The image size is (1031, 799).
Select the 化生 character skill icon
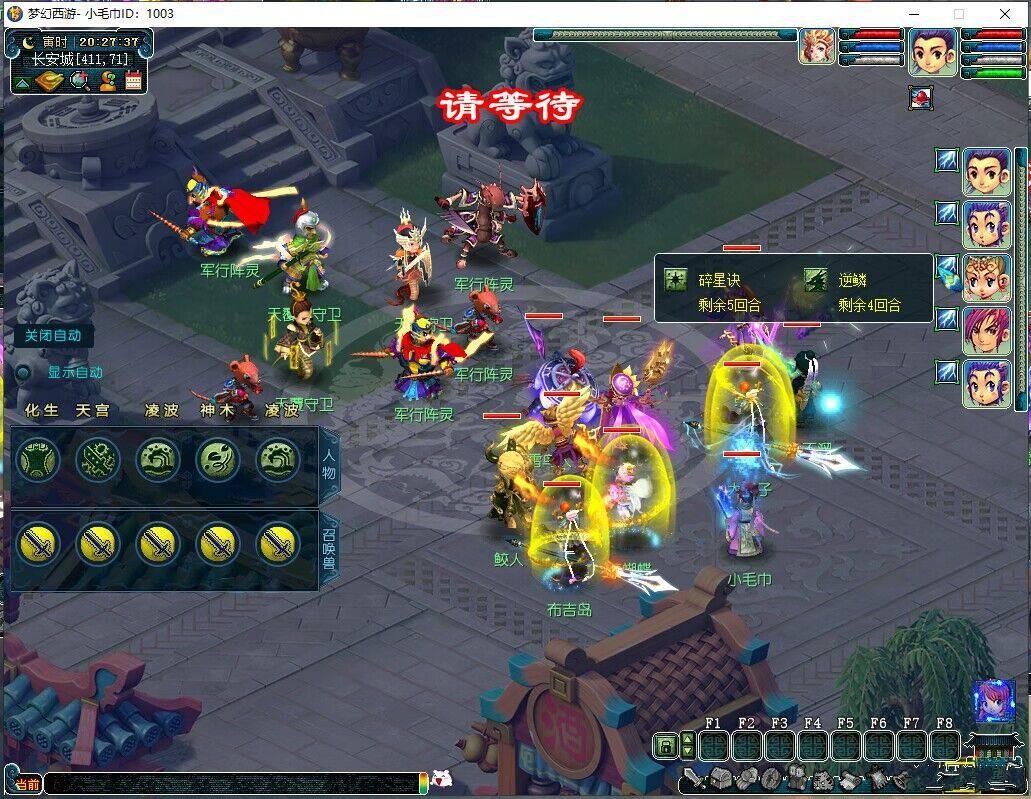pos(38,460)
